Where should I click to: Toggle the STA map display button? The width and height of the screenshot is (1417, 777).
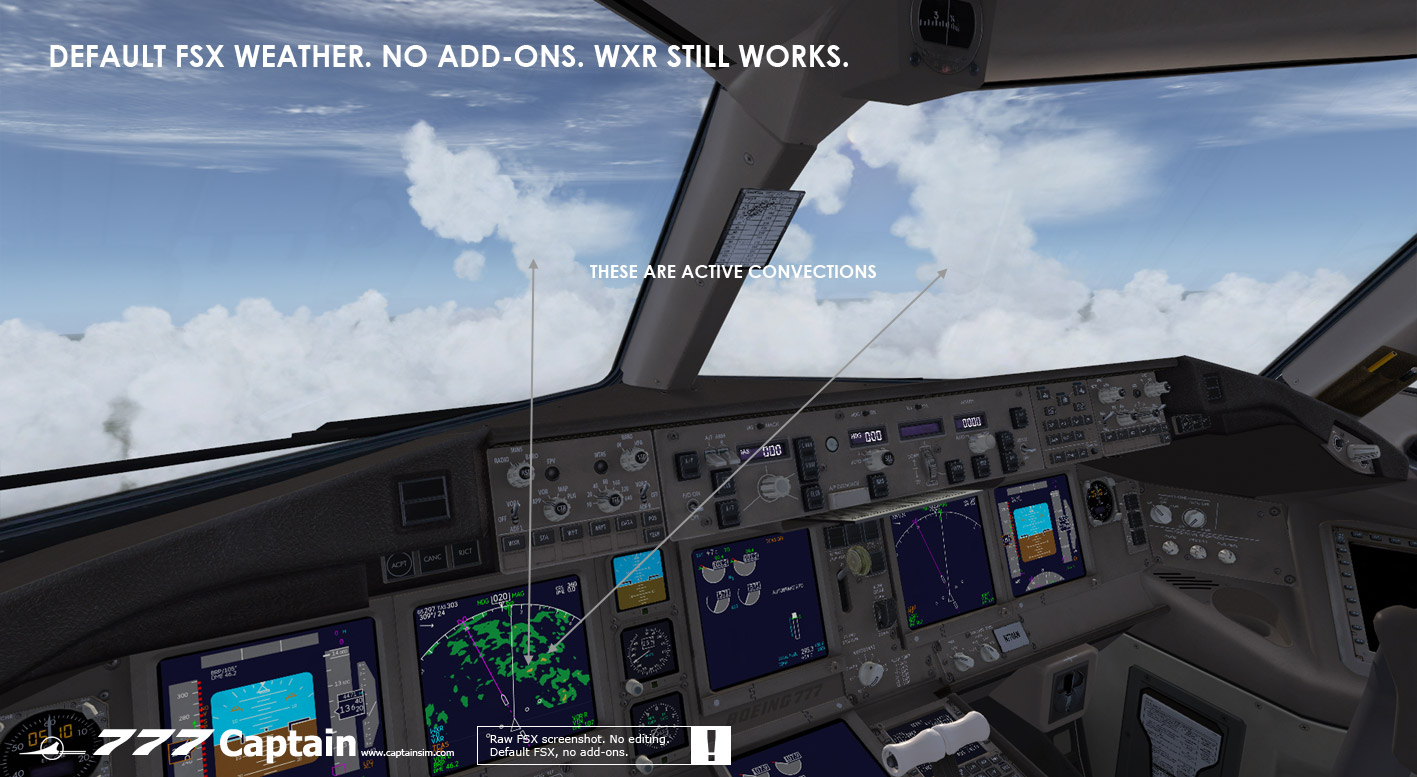(545, 538)
